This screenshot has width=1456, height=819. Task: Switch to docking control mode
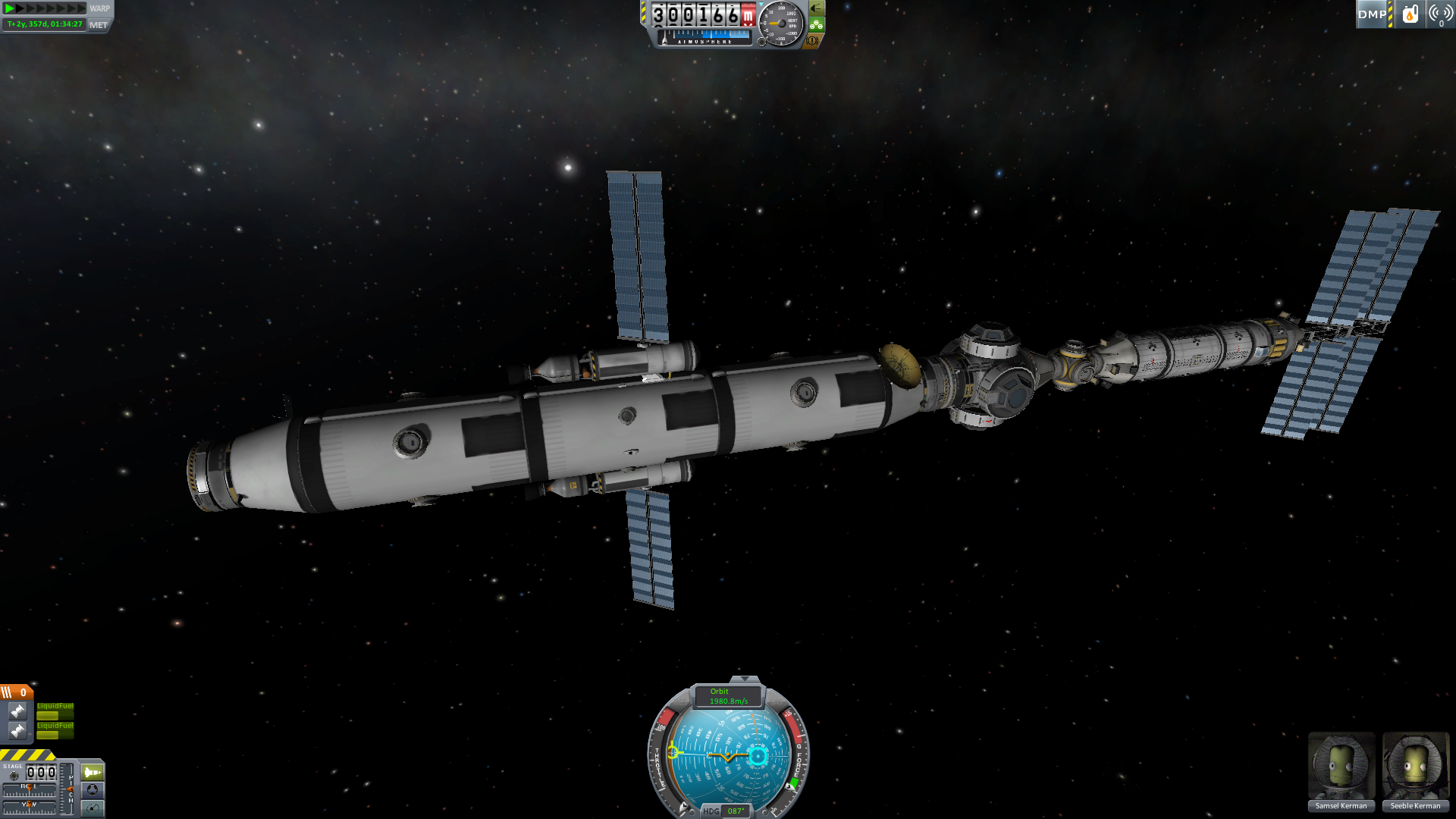pyautogui.click(x=93, y=790)
